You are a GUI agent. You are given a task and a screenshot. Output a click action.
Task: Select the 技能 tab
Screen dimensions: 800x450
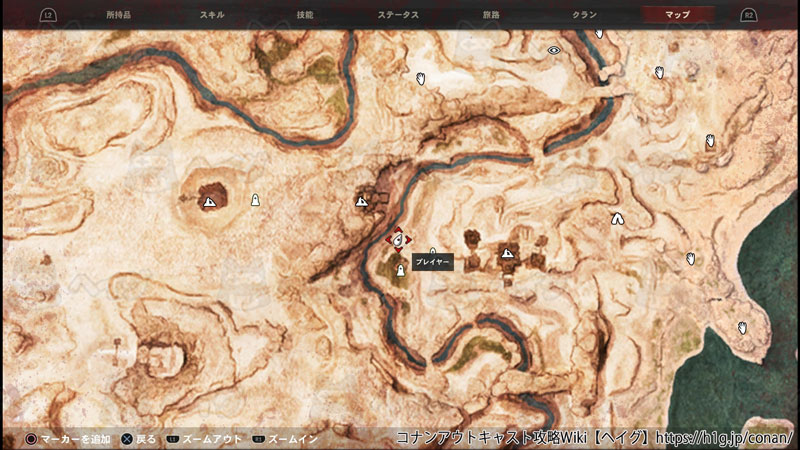[305, 15]
